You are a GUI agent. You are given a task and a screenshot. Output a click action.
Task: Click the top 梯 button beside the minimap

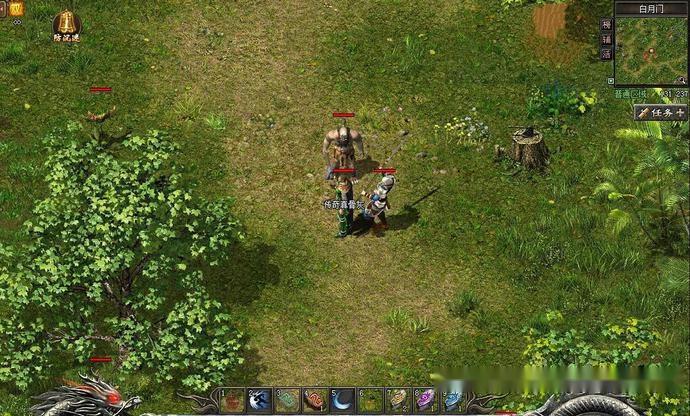pos(606,25)
